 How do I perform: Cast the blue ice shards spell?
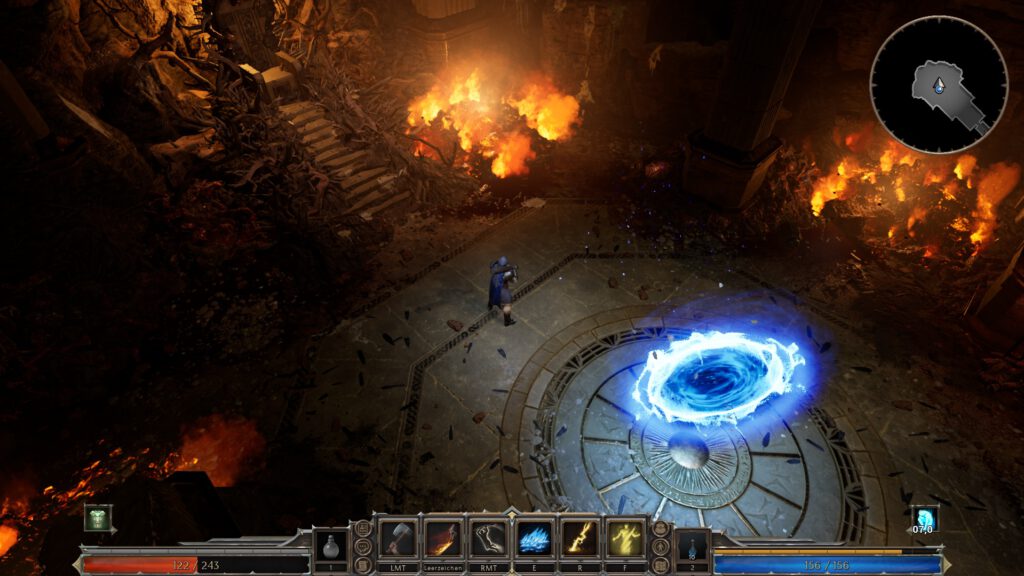point(535,539)
